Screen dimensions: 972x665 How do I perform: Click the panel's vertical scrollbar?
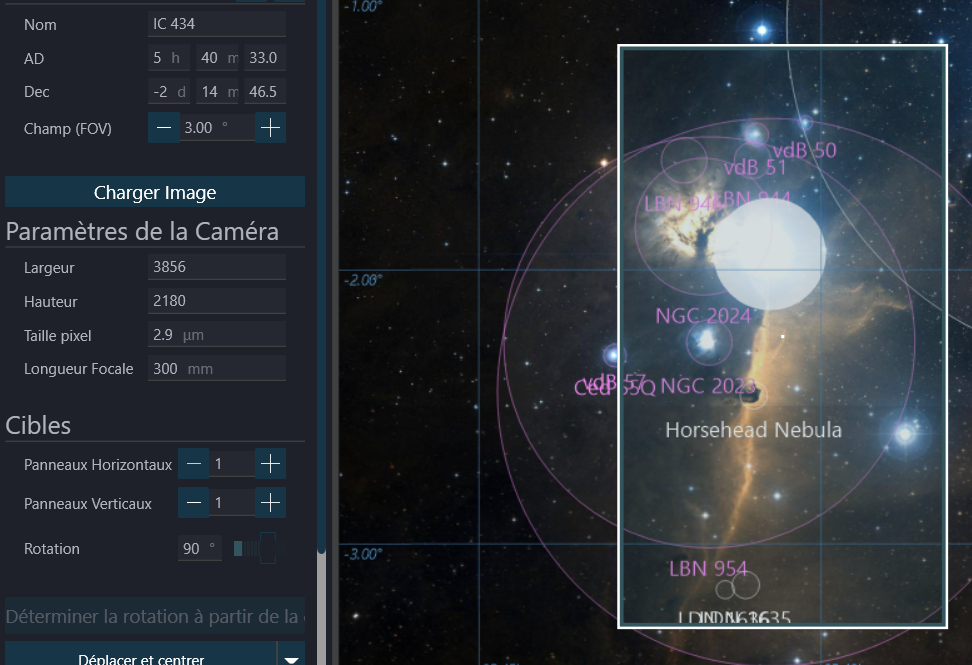pos(321,300)
